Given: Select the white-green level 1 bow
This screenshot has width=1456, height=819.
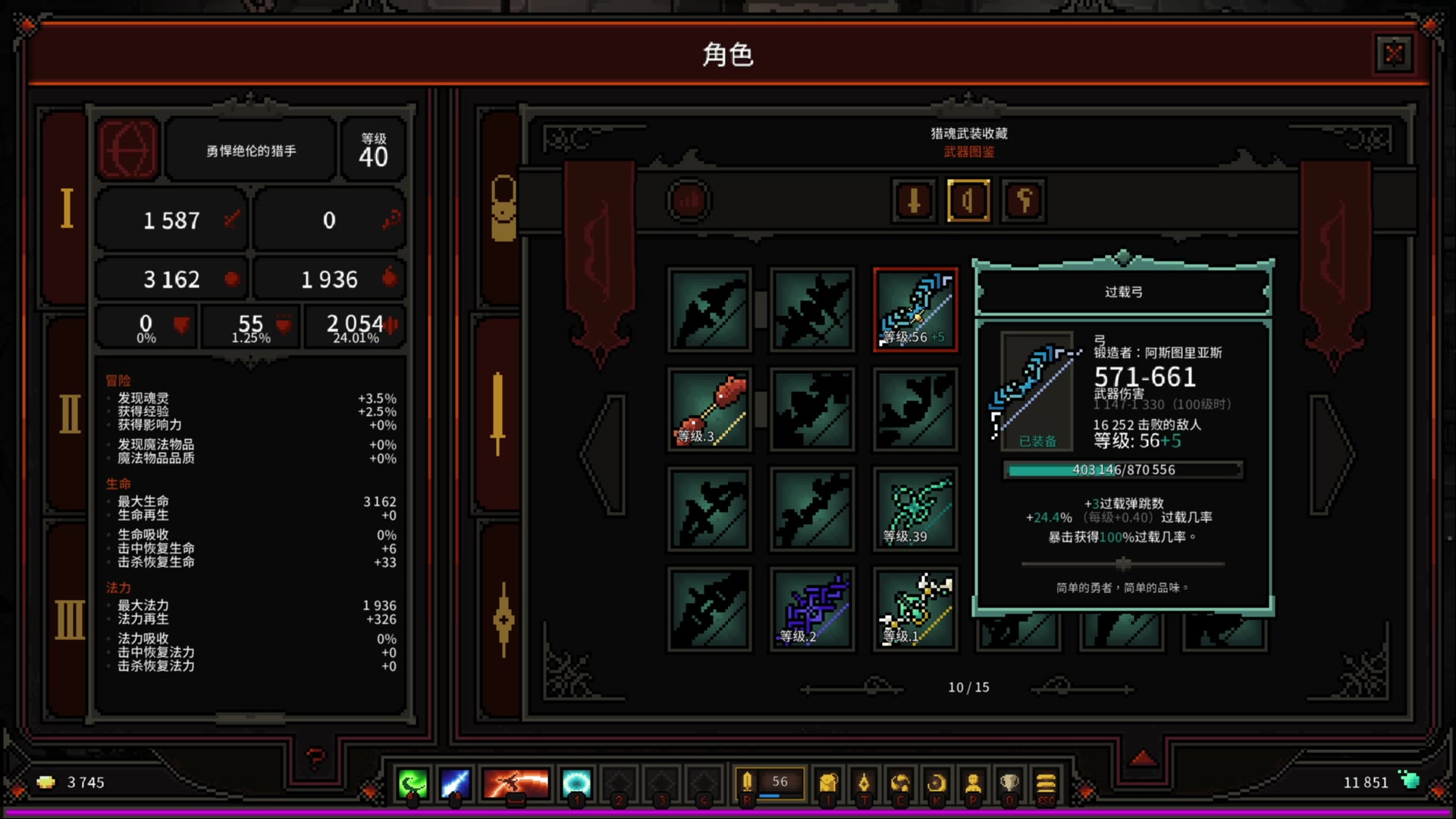Looking at the screenshot, I should tap(915, 610).
